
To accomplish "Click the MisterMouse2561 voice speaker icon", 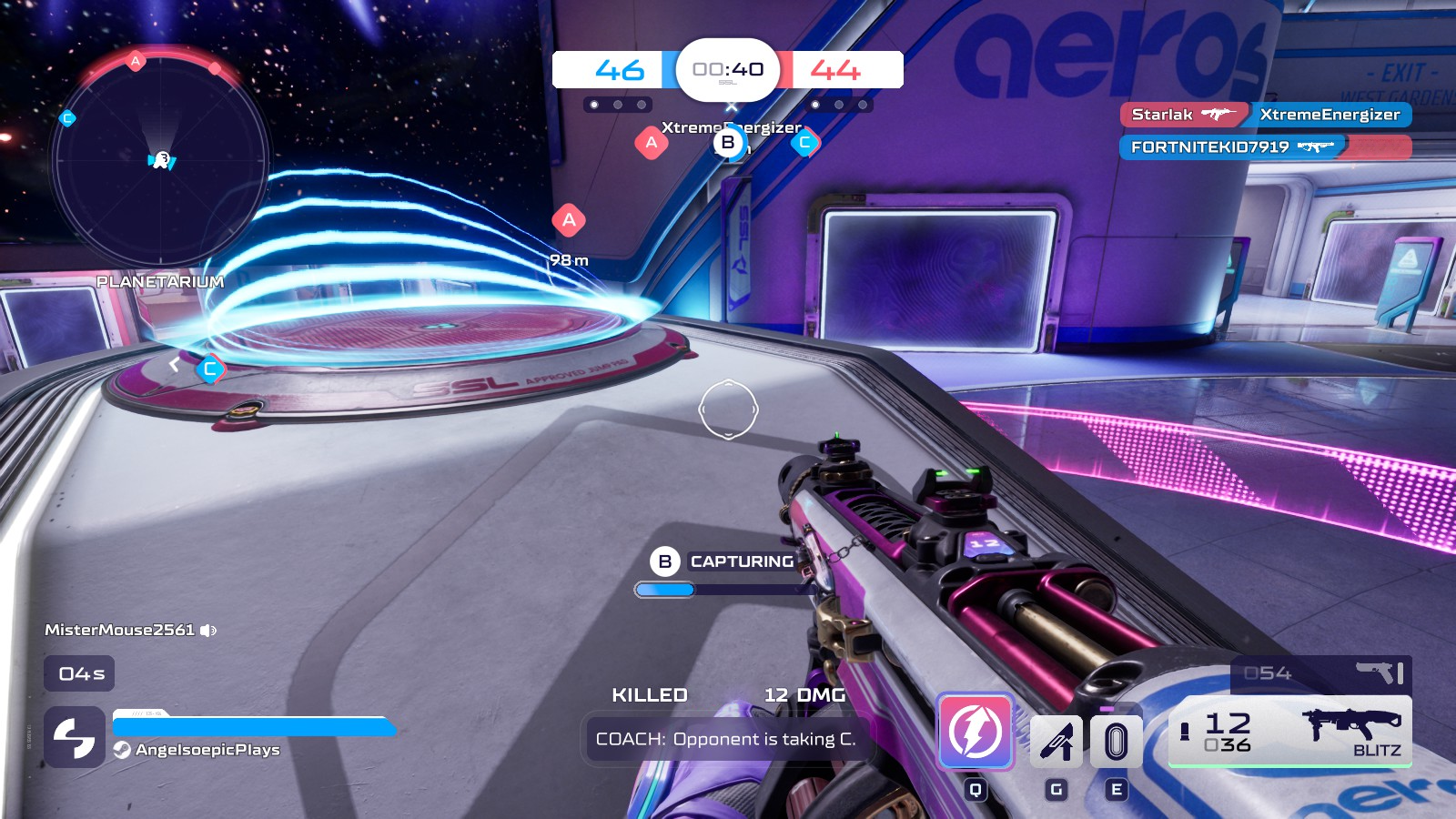I will pyautogui.click(x=208, y=631).
